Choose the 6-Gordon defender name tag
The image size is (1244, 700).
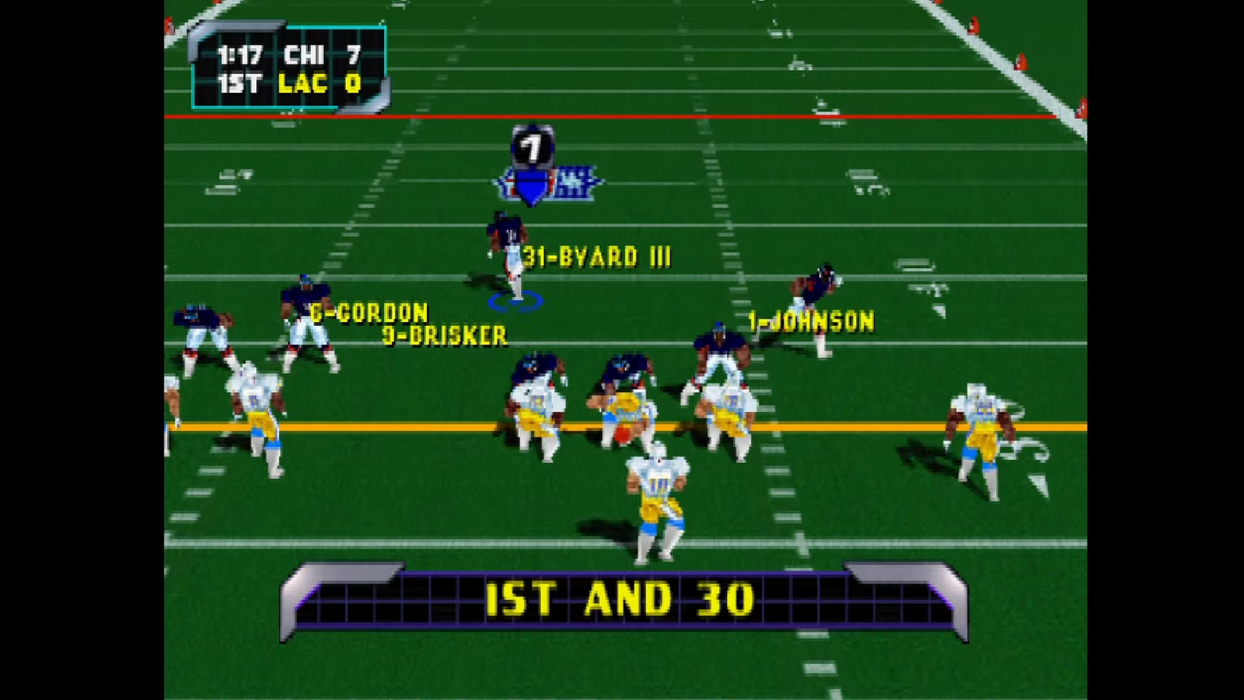369,313
